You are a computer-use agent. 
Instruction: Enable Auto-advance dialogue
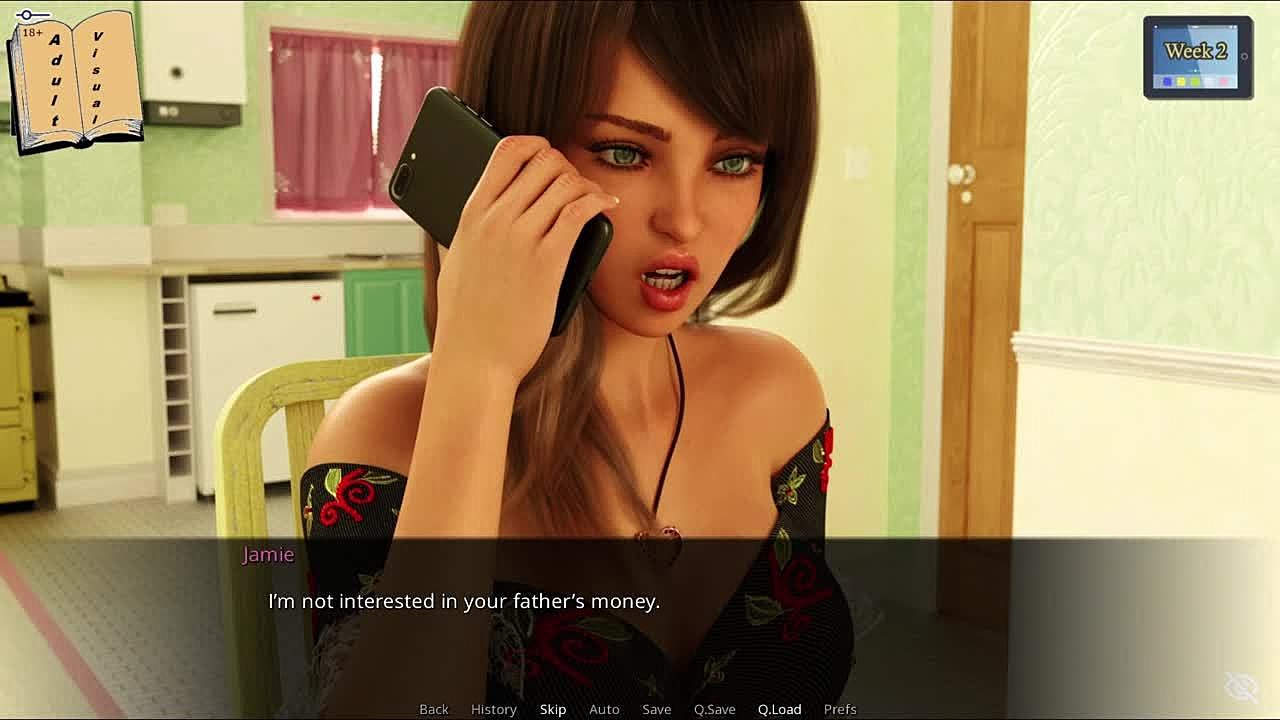[604, 709]
